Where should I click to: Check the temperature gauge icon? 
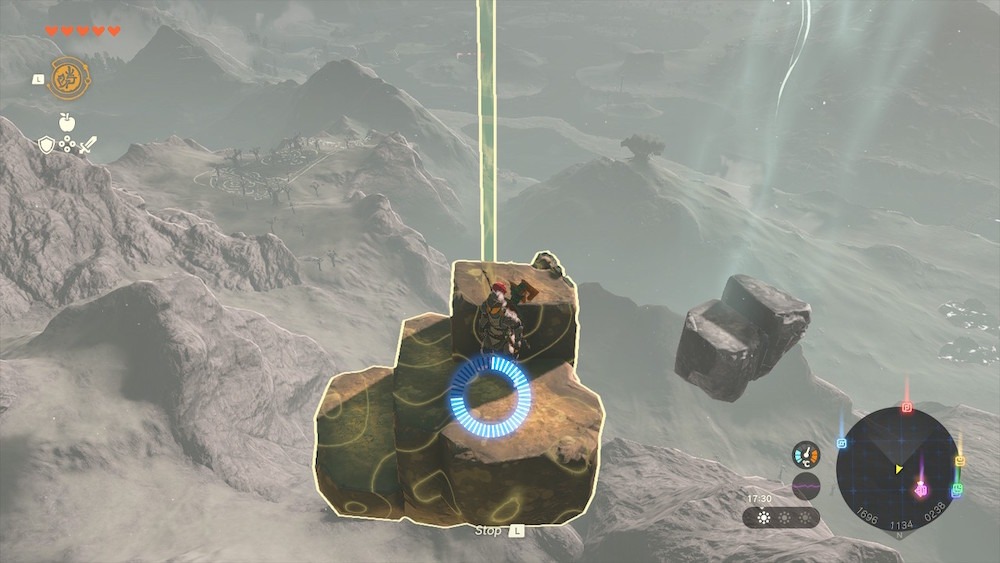pyautogui.click(x=806, y=455)
